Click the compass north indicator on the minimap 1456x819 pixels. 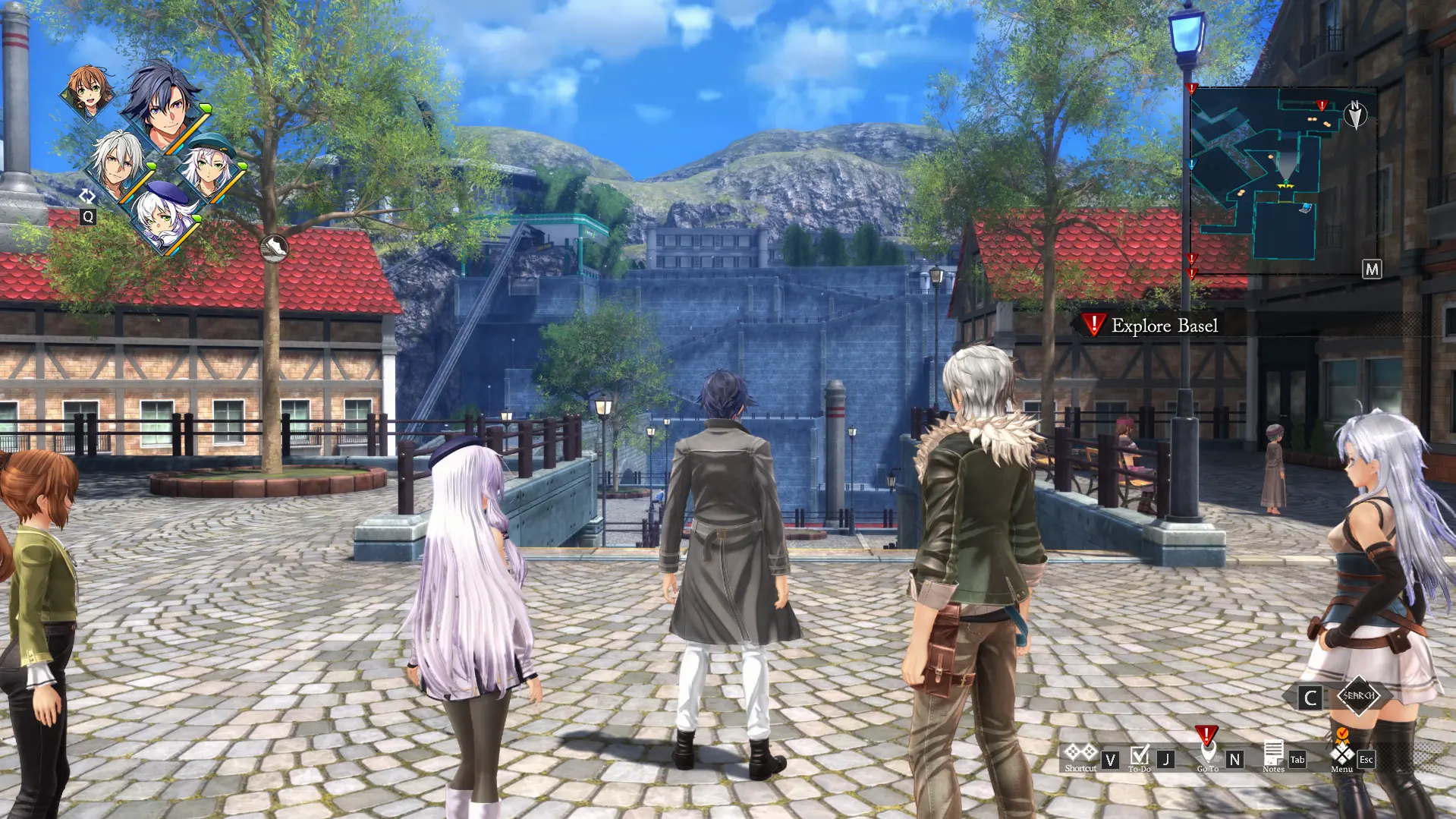pos(1355,115)
